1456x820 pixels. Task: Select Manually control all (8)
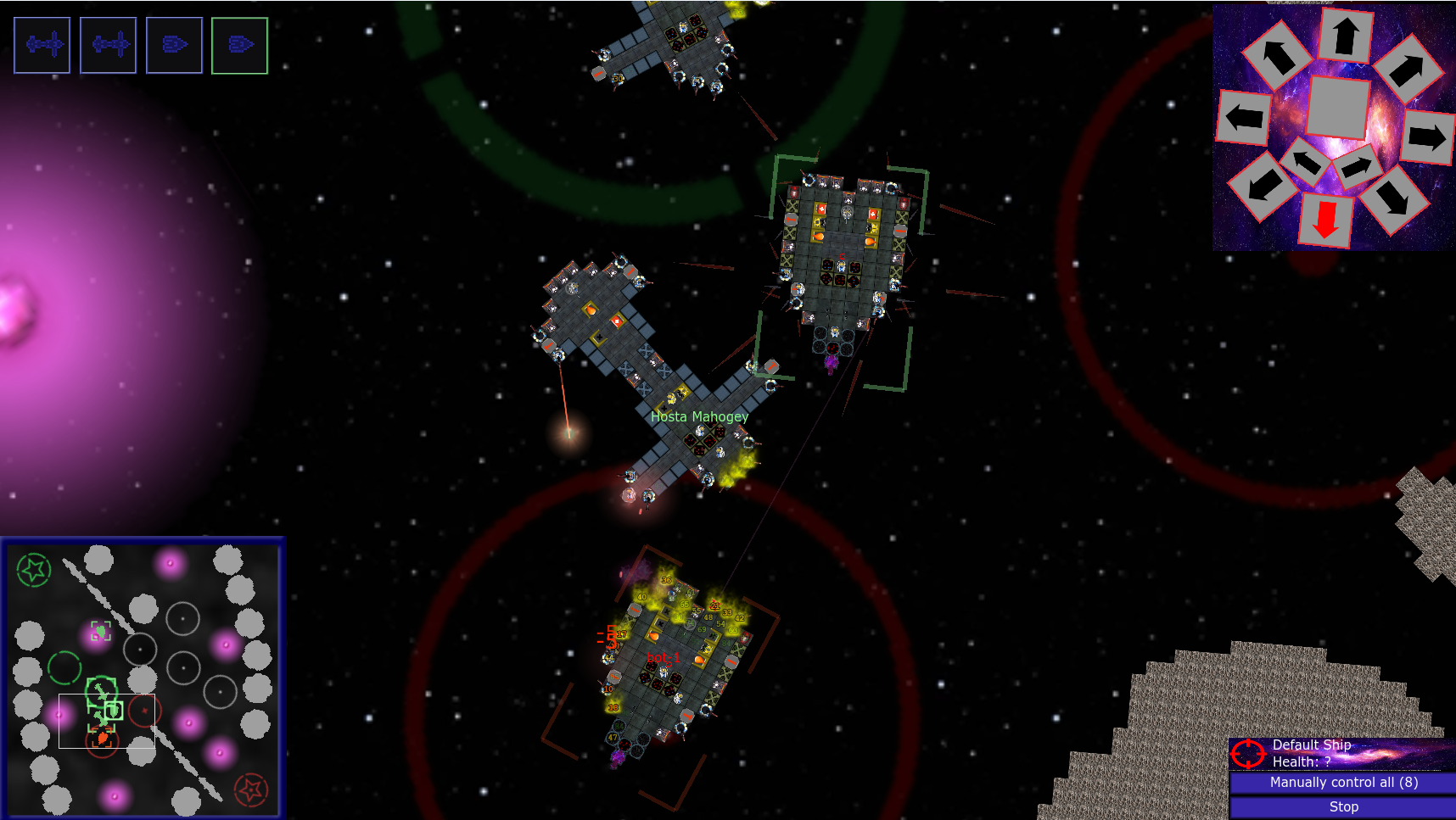[1343, 782]
